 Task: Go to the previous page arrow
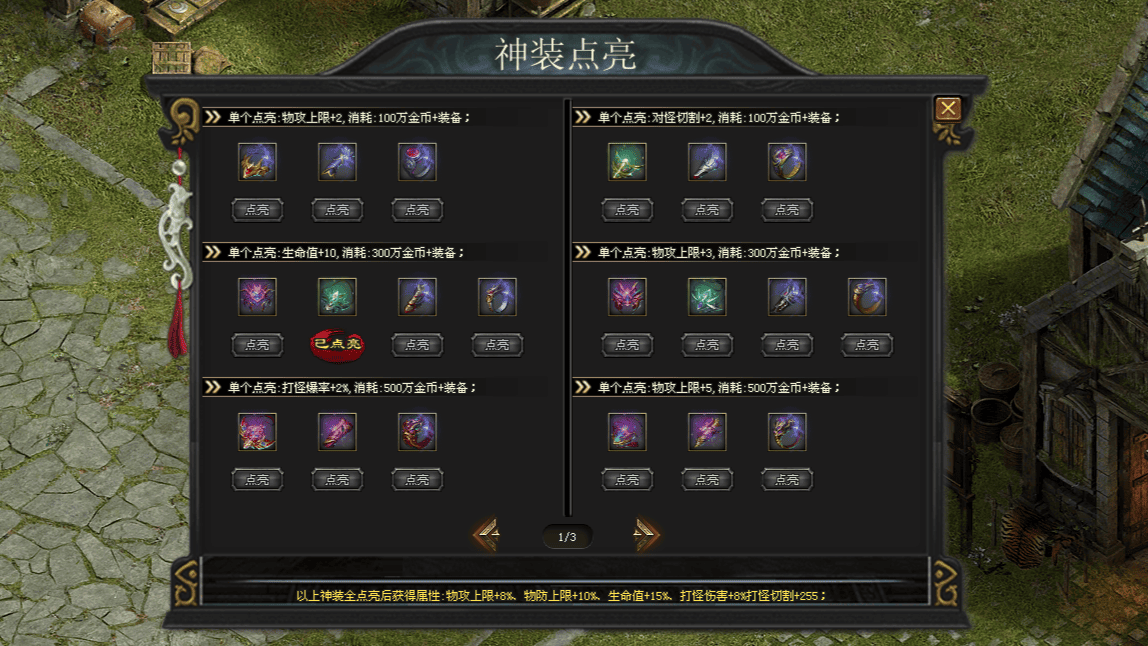(487, 536)
